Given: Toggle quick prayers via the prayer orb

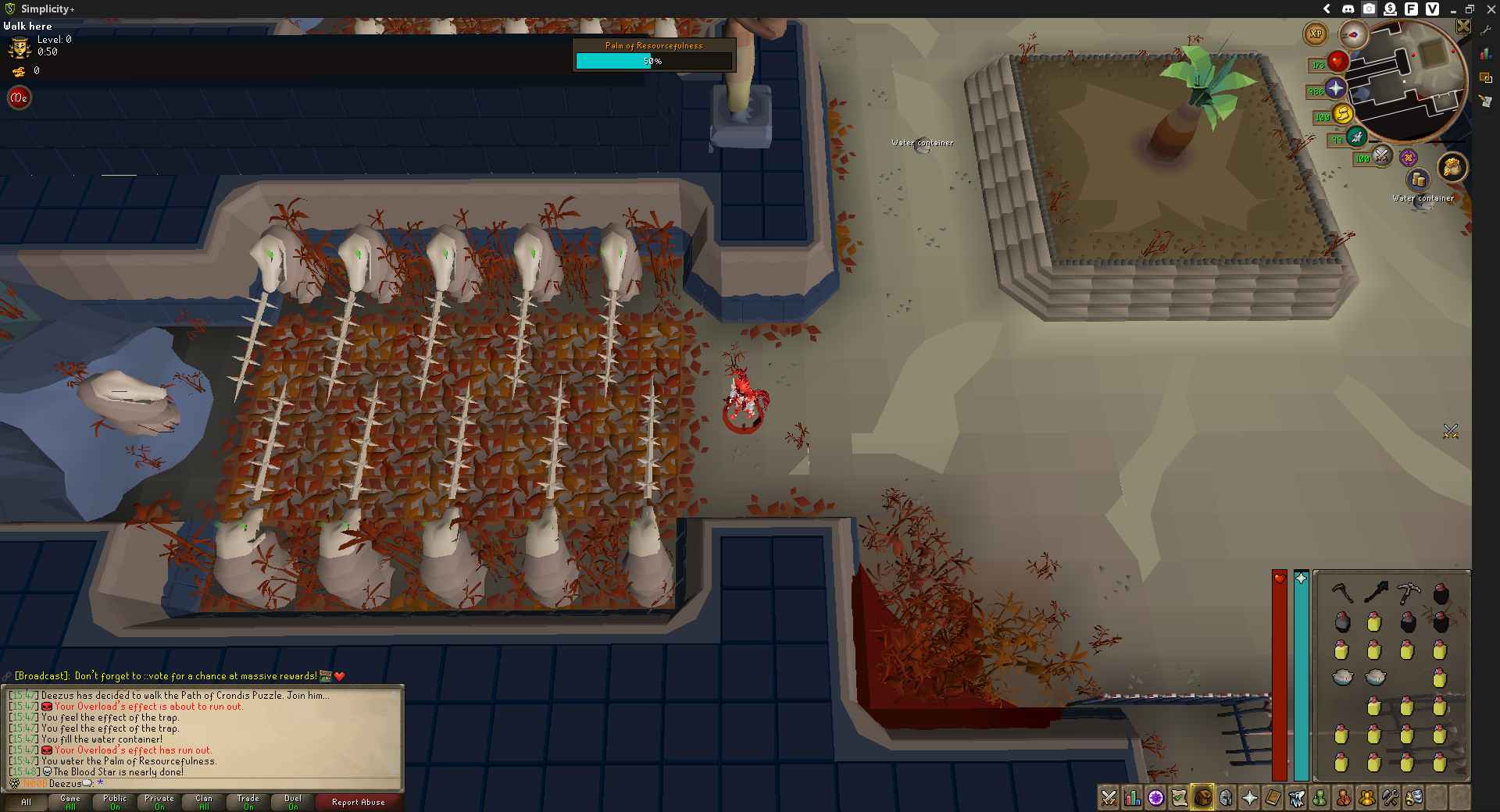Looking at the screenshot, I should pos(1336,89).
